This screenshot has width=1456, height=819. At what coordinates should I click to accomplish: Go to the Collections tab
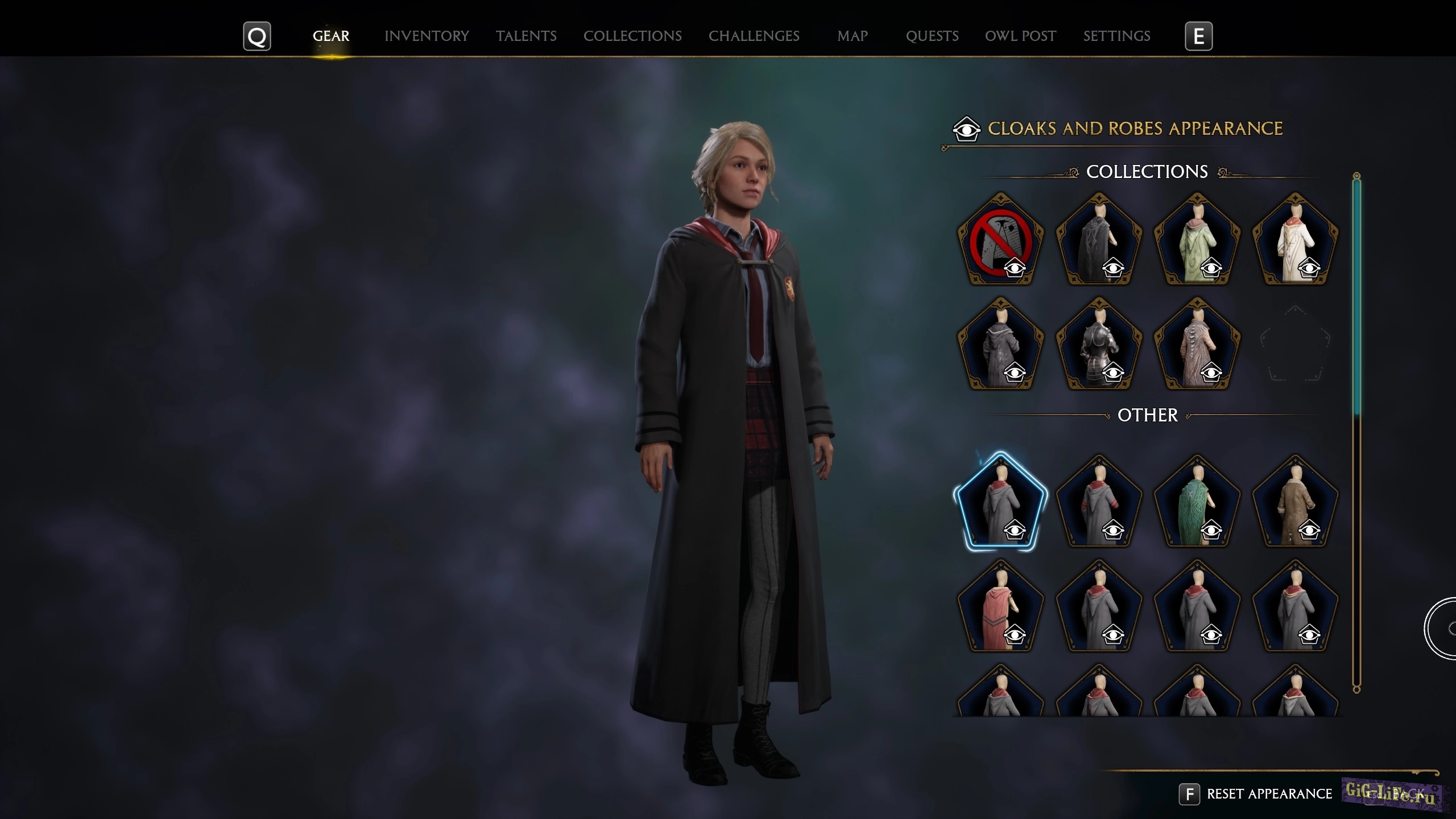pyautogui.click(x=632, y=36)
